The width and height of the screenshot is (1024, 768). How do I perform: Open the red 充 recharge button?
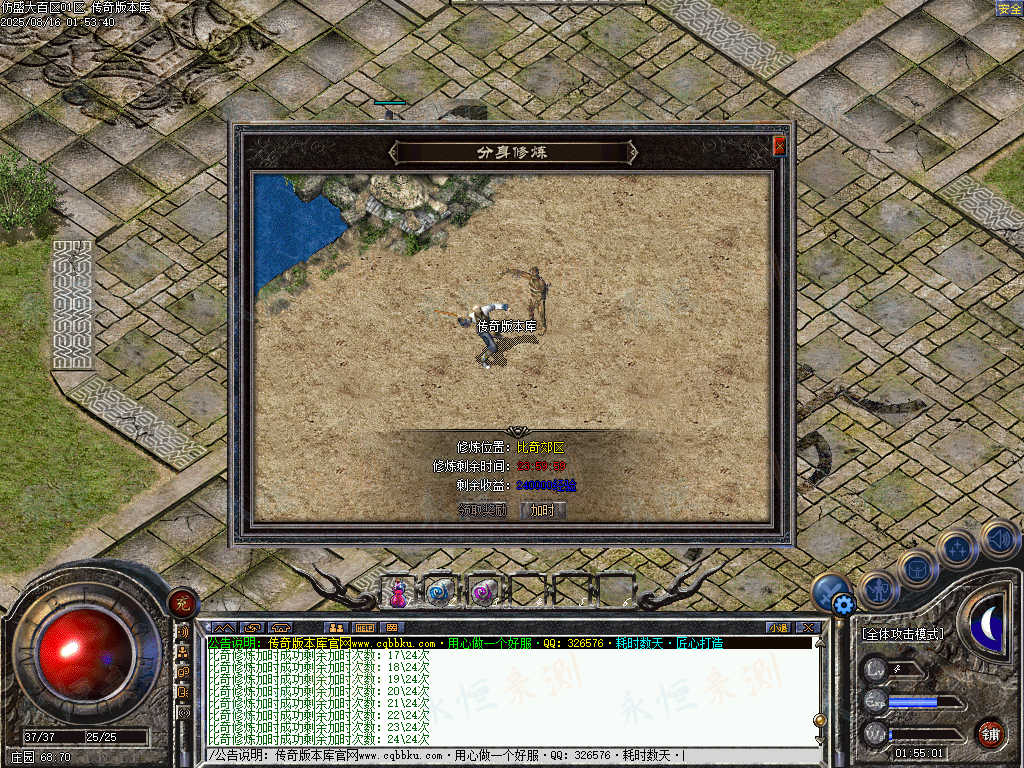pyautogui.click(x=182, y=601)
